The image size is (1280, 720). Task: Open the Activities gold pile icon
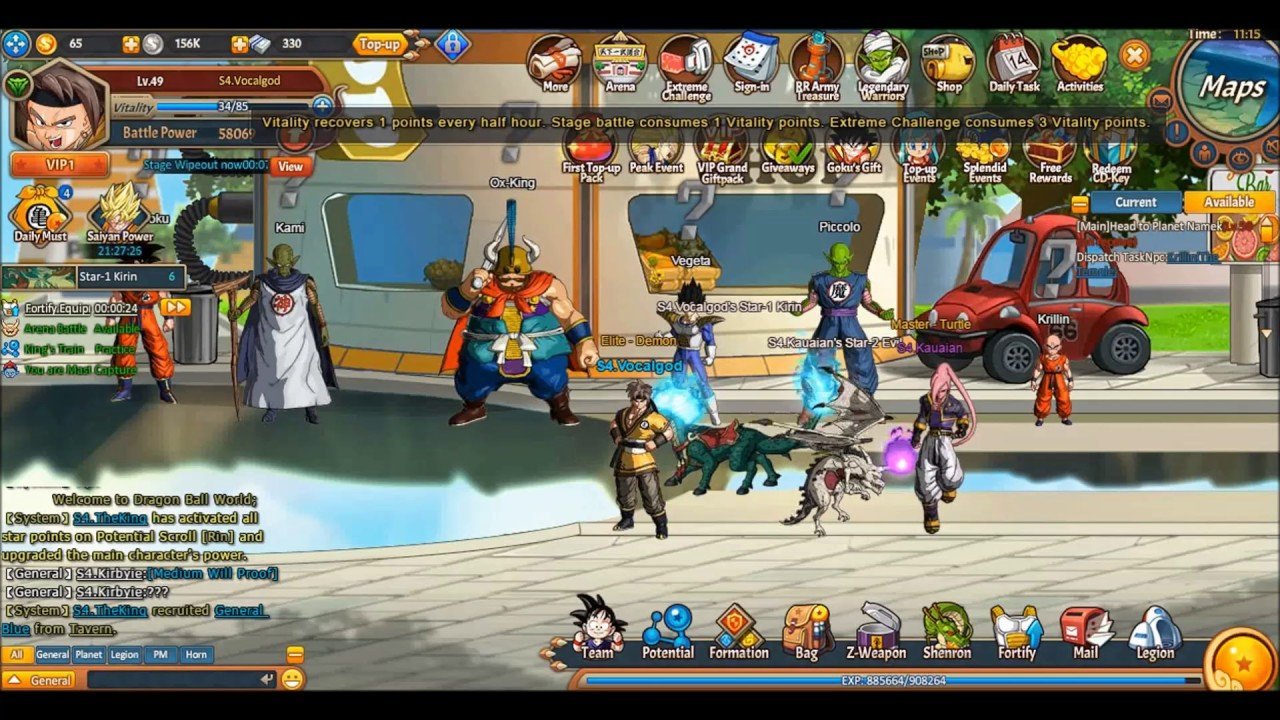[1079, 63]
